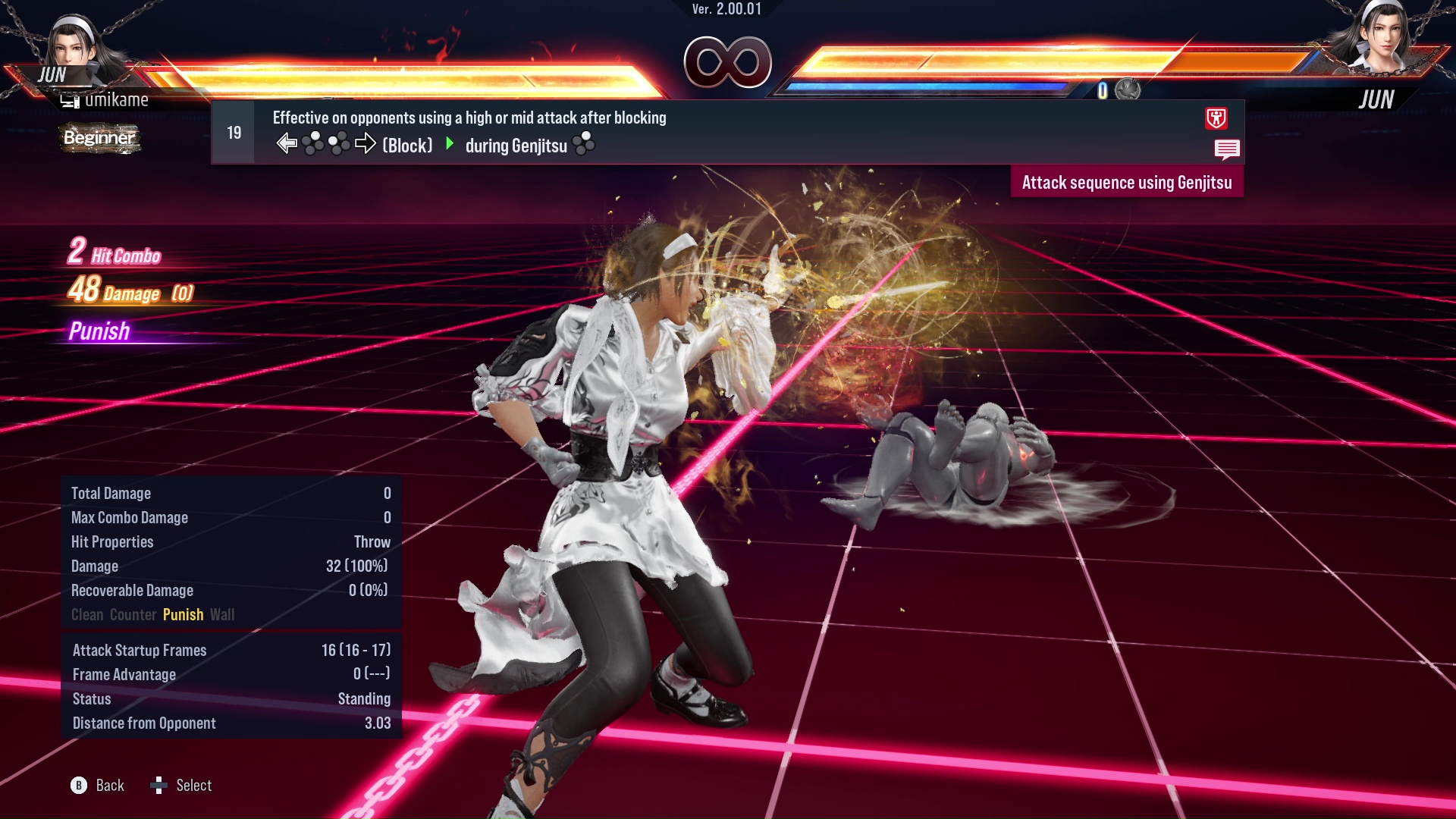Viewport: 1456px width, 819px height.
Task: Open the comment speech bubble icon
Action: [x=1228, y=149]
